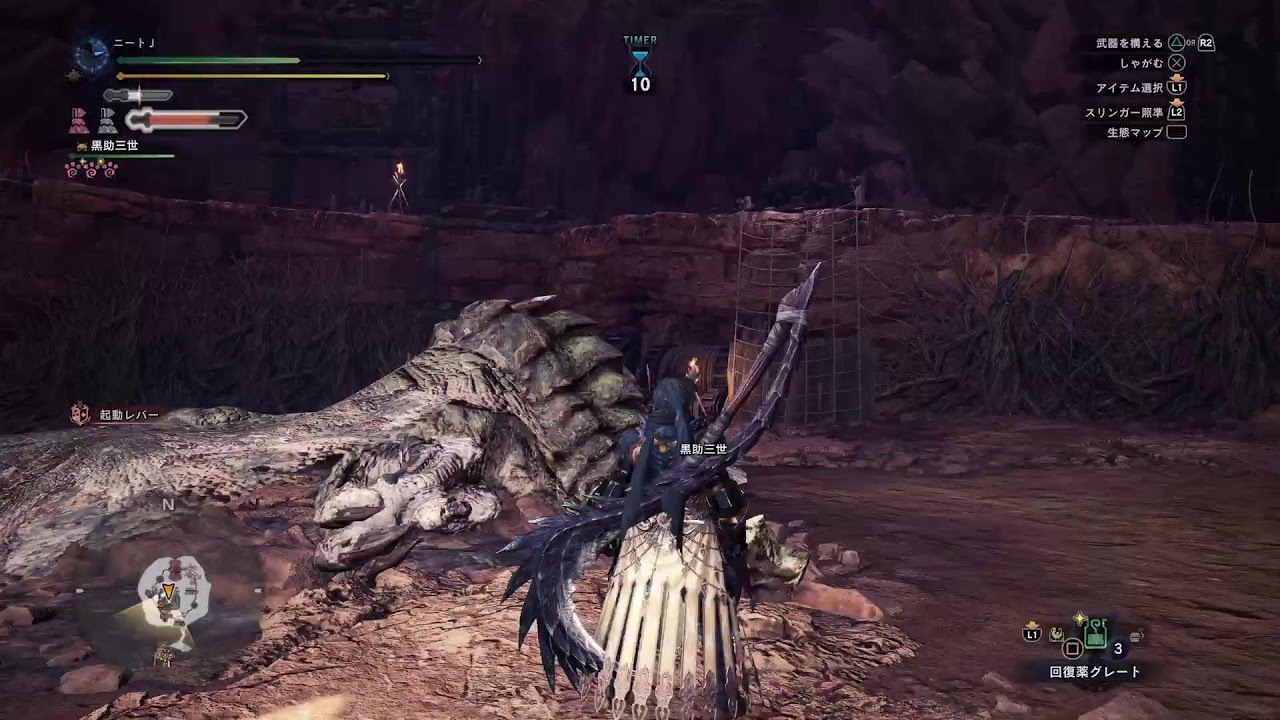Viewport: 1280px width, 720px height.
Task: Click the pink armor buff icon
Action: (79, 121)
